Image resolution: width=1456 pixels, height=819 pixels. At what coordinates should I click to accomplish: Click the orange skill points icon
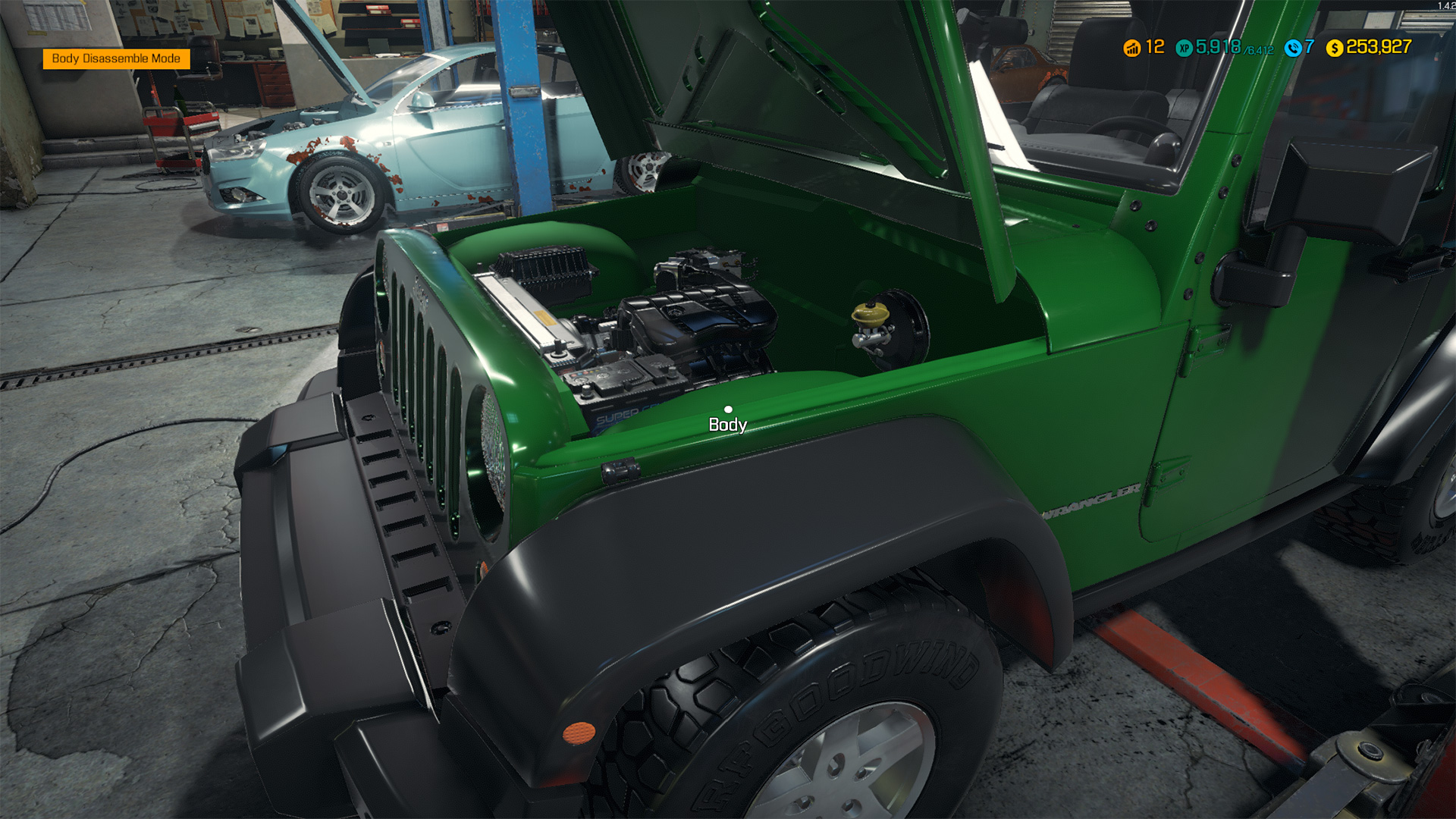pyautogui.click(x=1131, y=48)
